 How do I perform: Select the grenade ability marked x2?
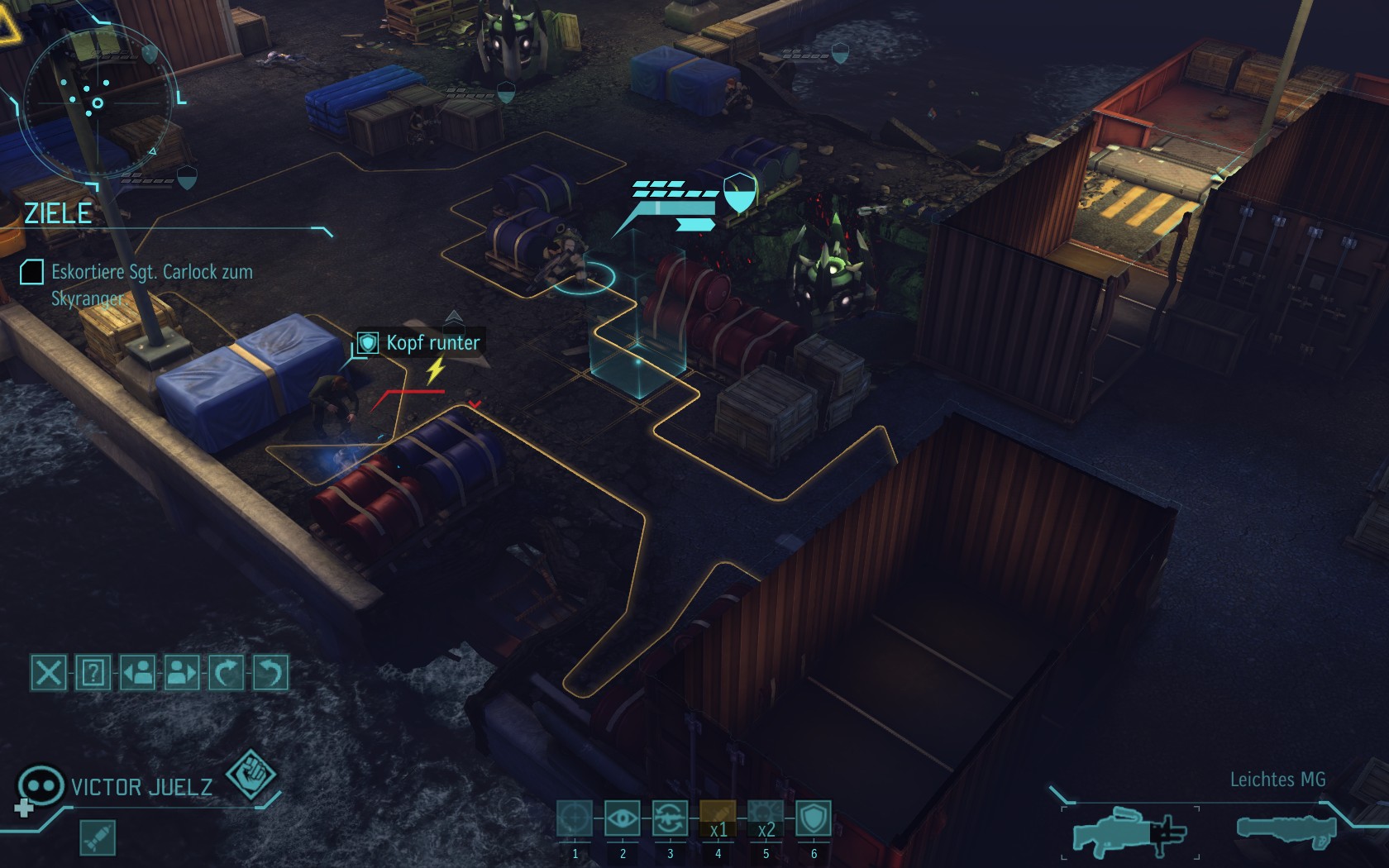pyautogui.click(x=766, y=819)
